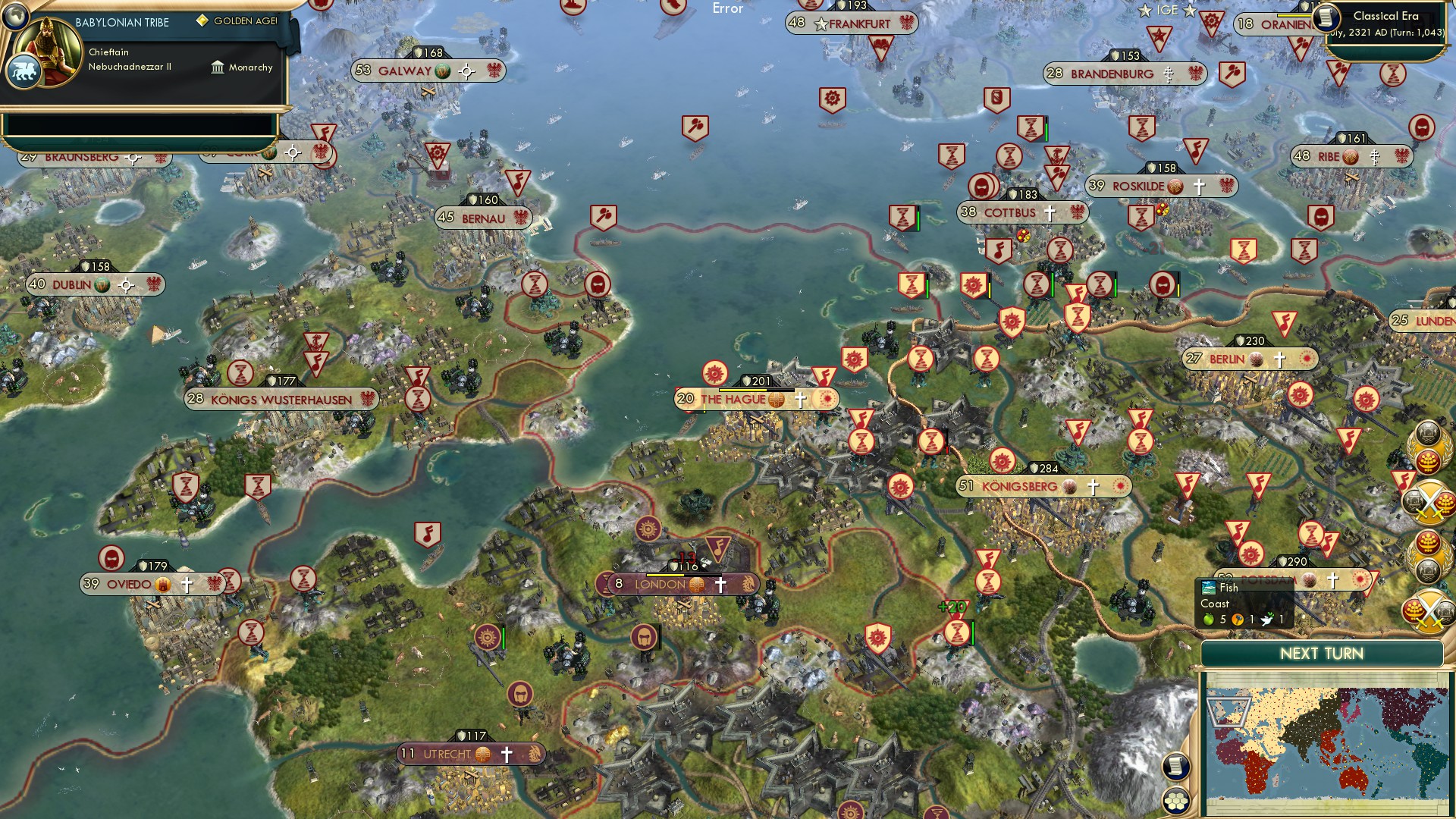Open the notification log scroll icon
This screenshot has width=1456, height=819.
(x=1175, y=767)
